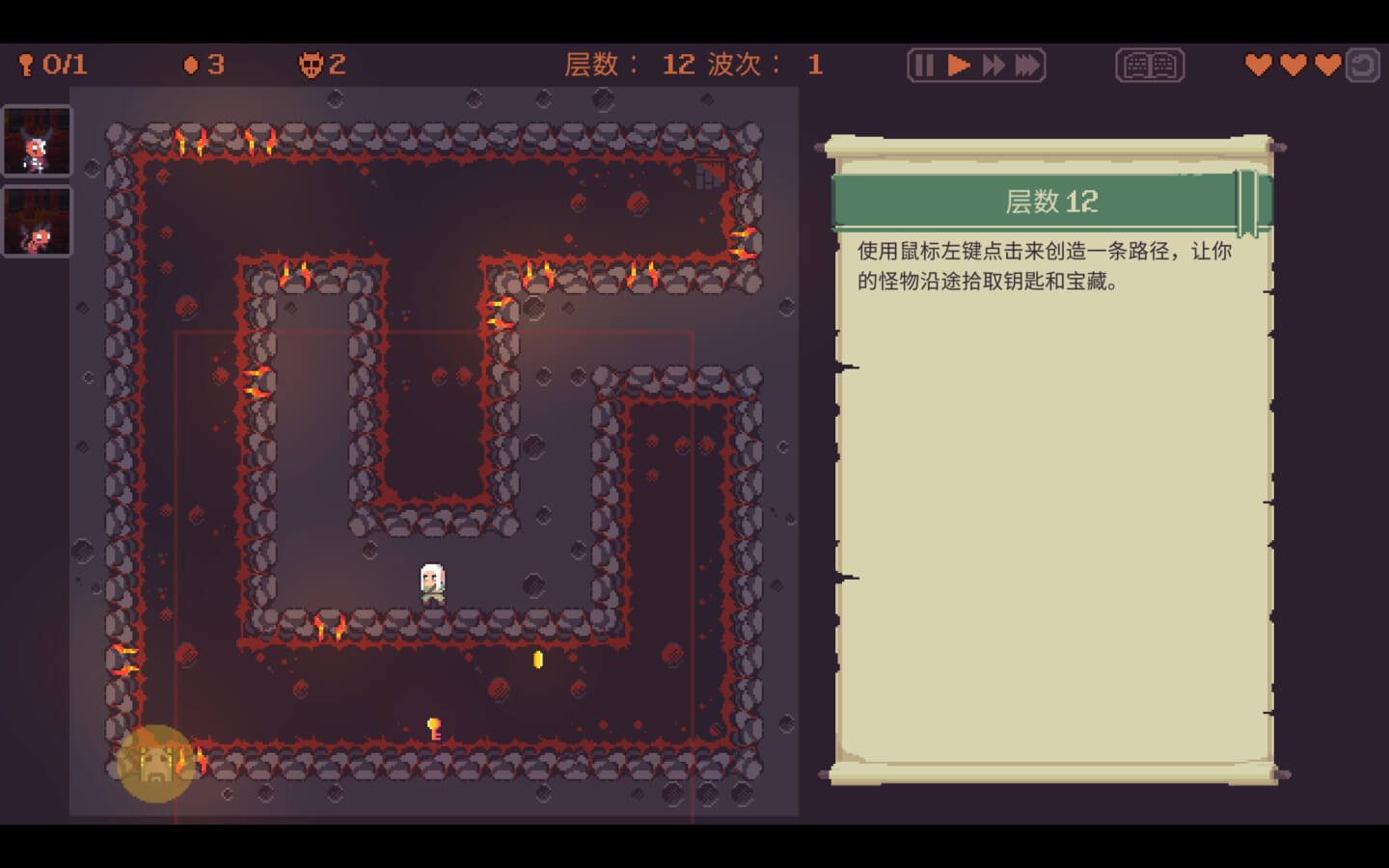Select the standing horned demon portrait
This screenshot has height=868, width=1389.
pos(38,141)
